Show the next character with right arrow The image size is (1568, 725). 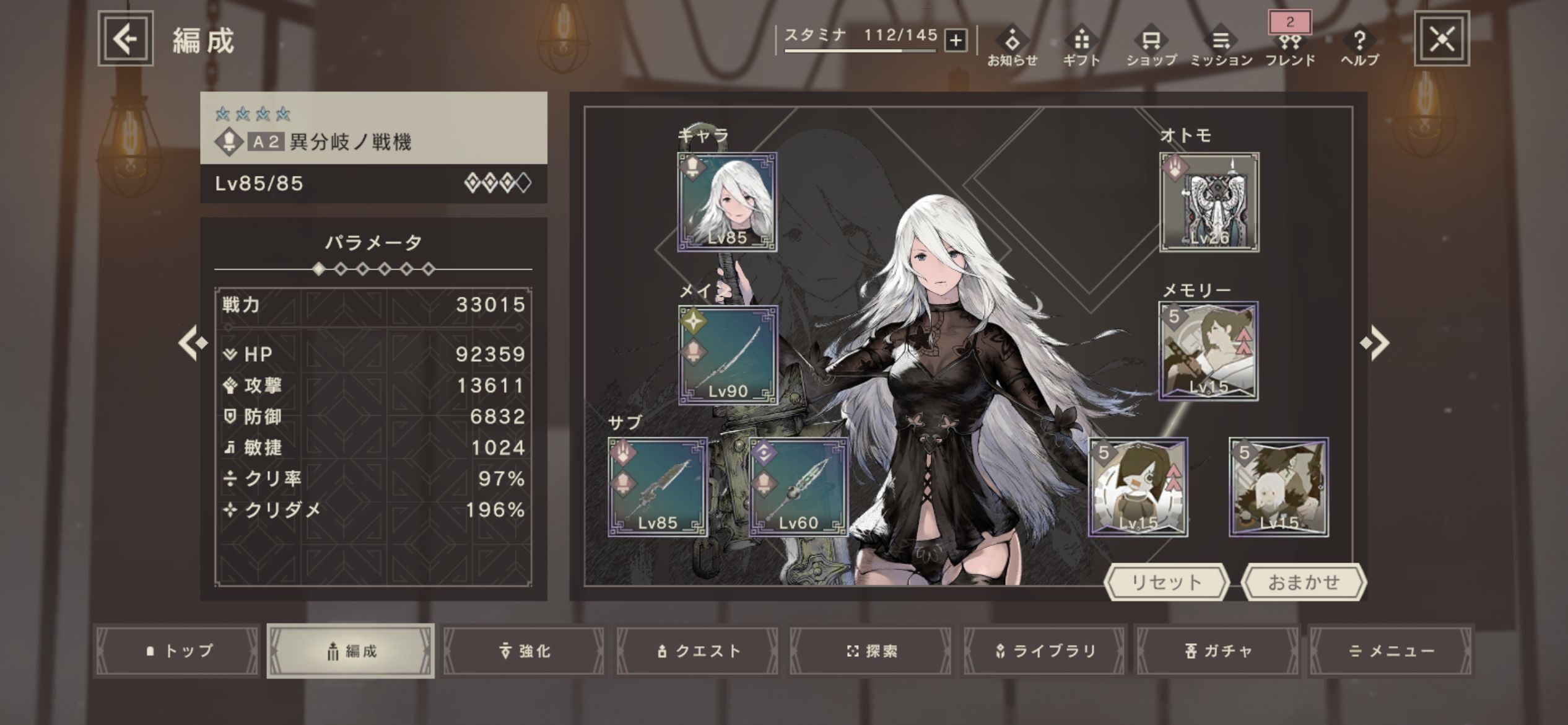click(1375, 343)
